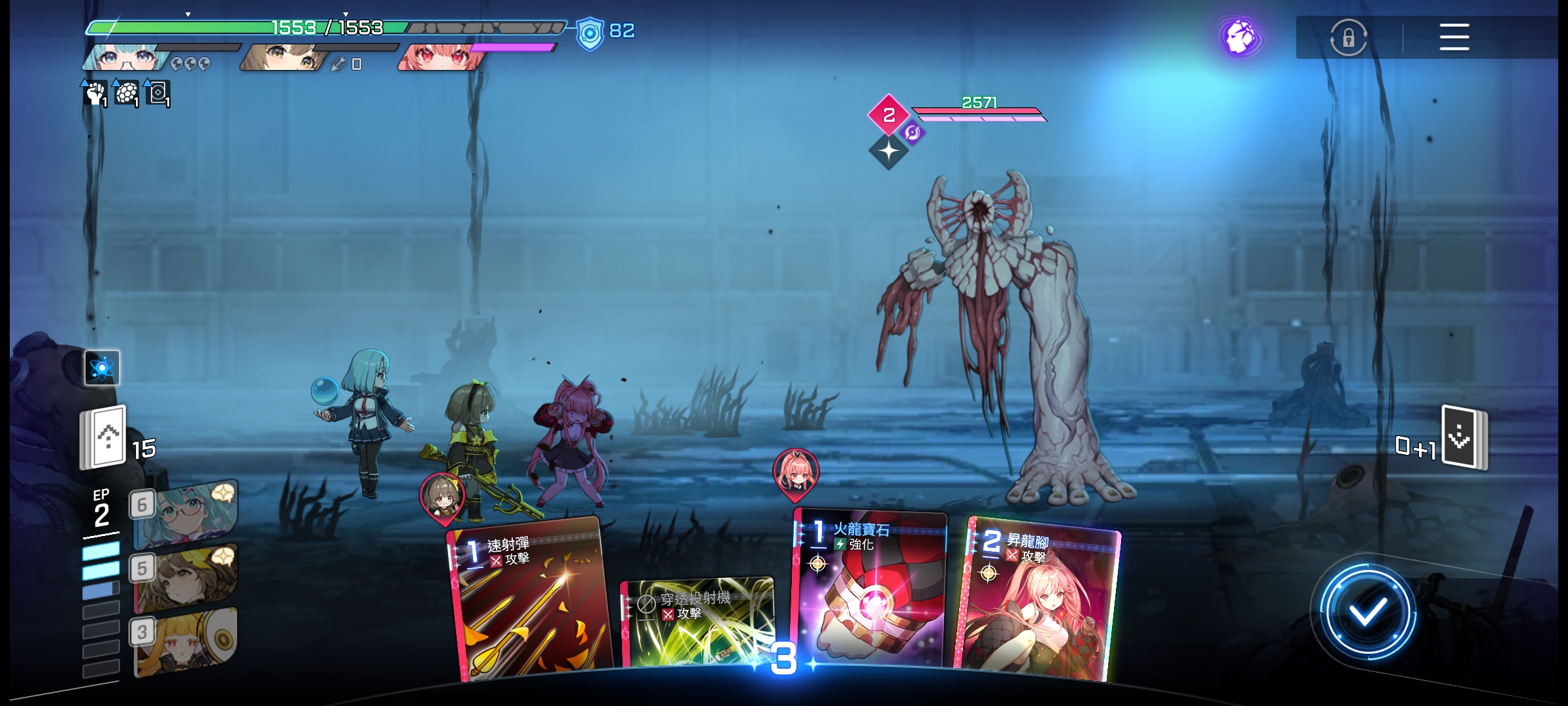Select the teal-haired character portrait
Image resolution: width=1568 pixels, height=706 pixels.
tap(124, 58)
